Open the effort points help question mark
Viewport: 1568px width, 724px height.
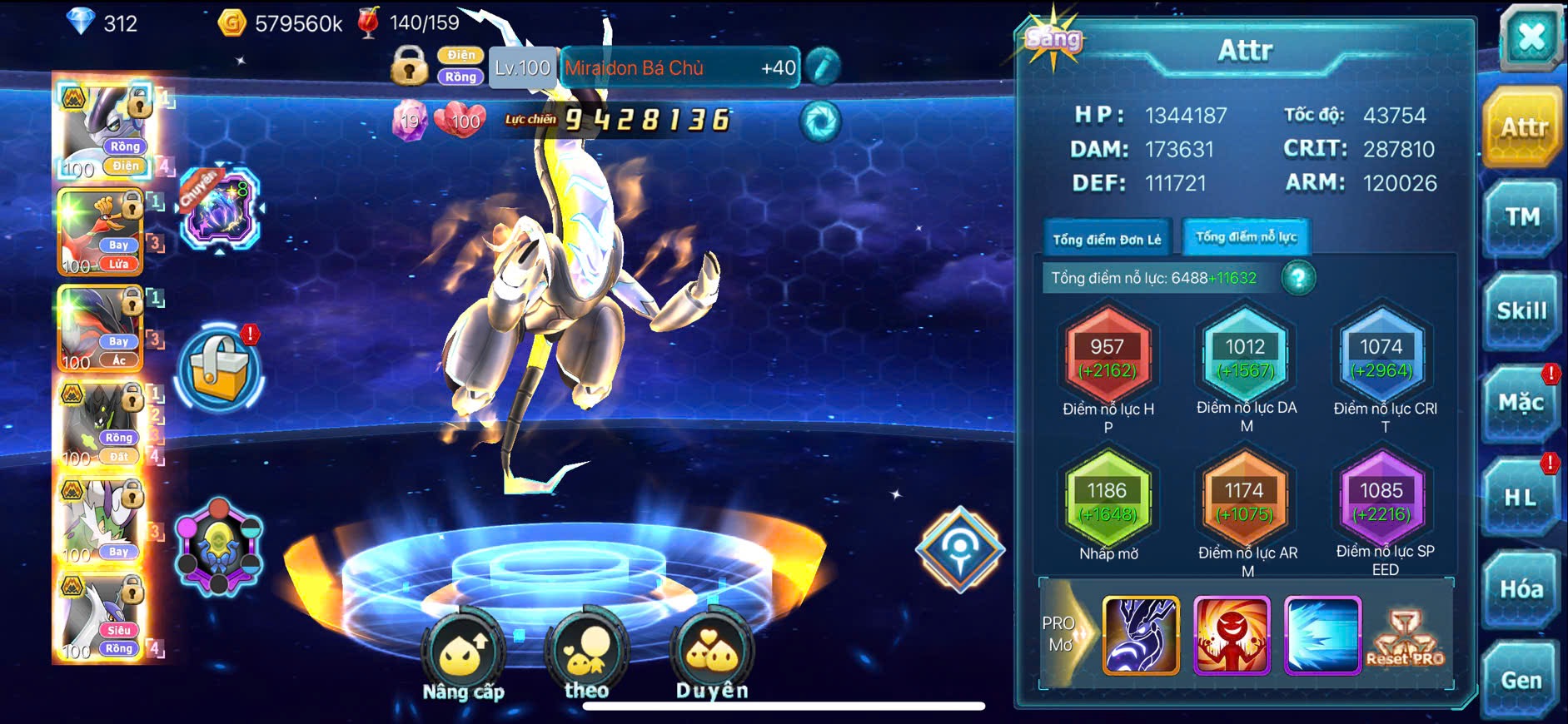[1297, 278]
